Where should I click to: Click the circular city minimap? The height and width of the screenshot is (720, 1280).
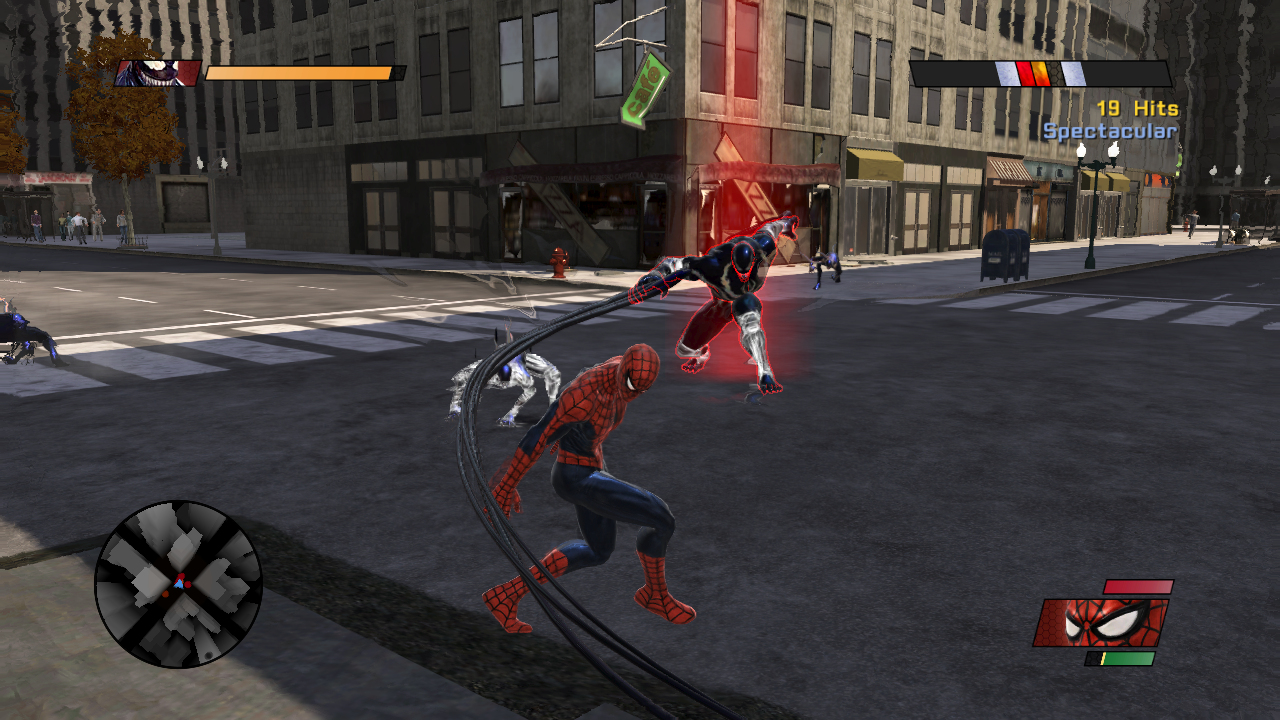click(x=178, y=584)
